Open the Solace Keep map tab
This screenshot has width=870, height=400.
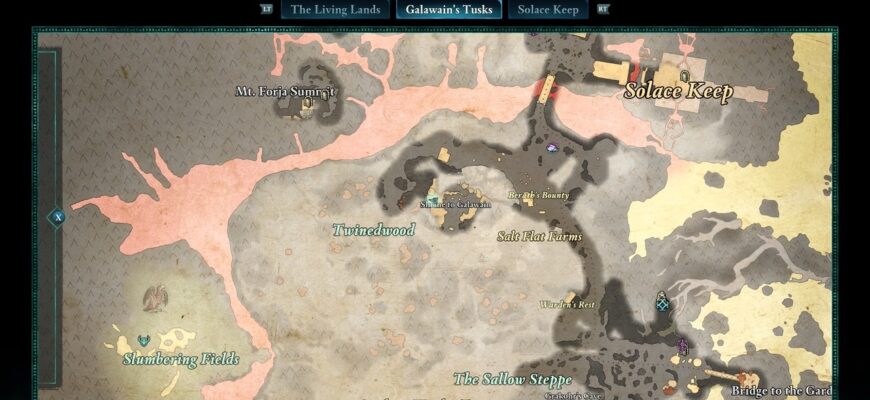(548, 10)
